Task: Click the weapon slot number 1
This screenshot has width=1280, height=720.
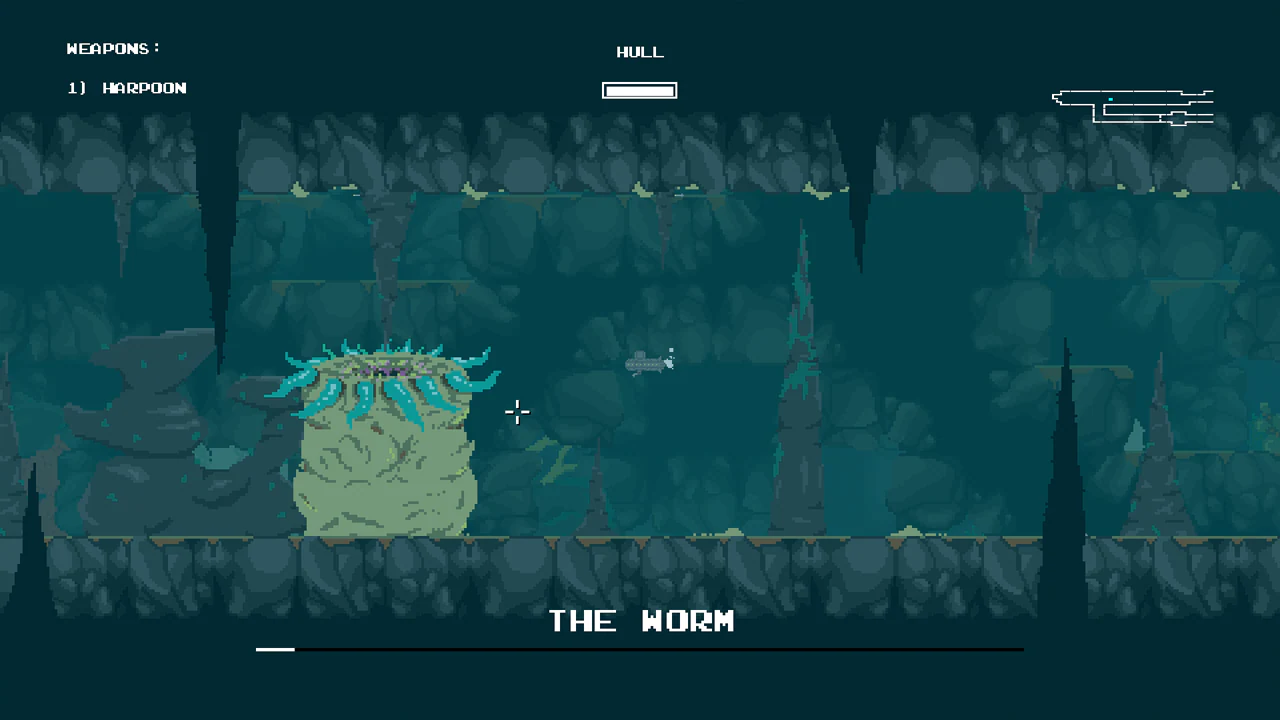Action: click(74, 88)
